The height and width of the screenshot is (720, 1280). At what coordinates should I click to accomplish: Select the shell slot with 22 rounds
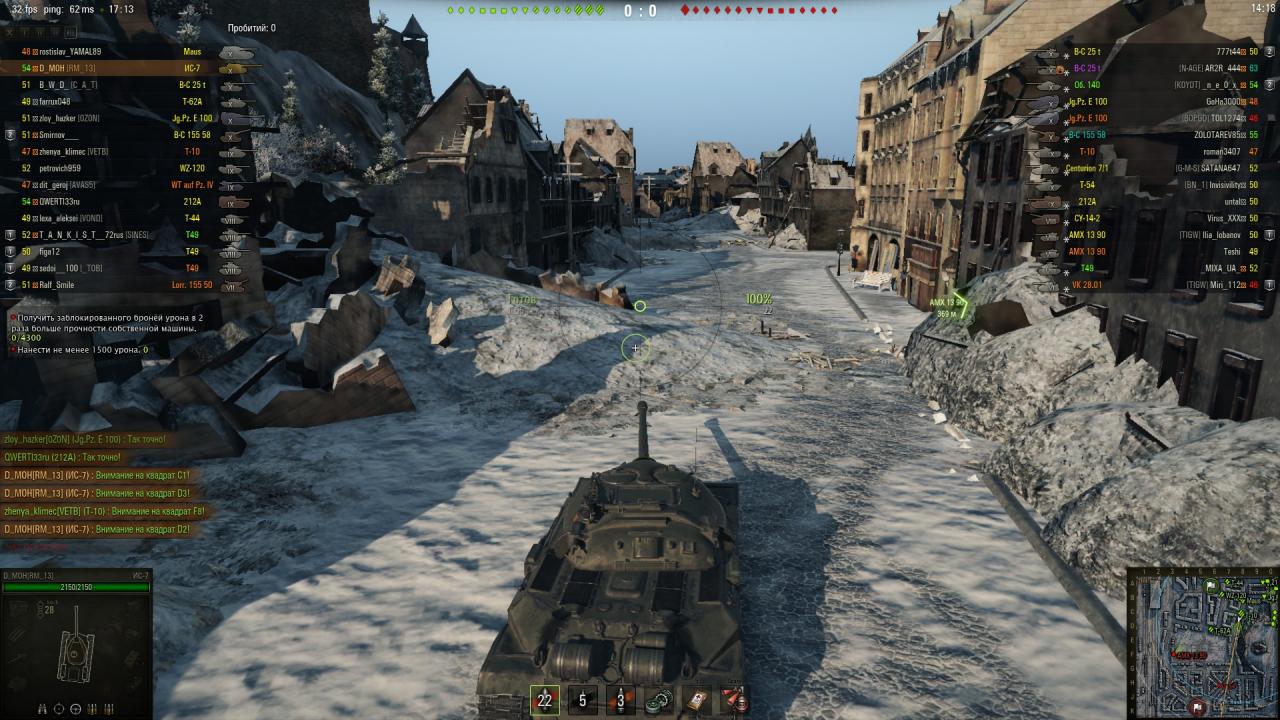[x=545, y=700]
